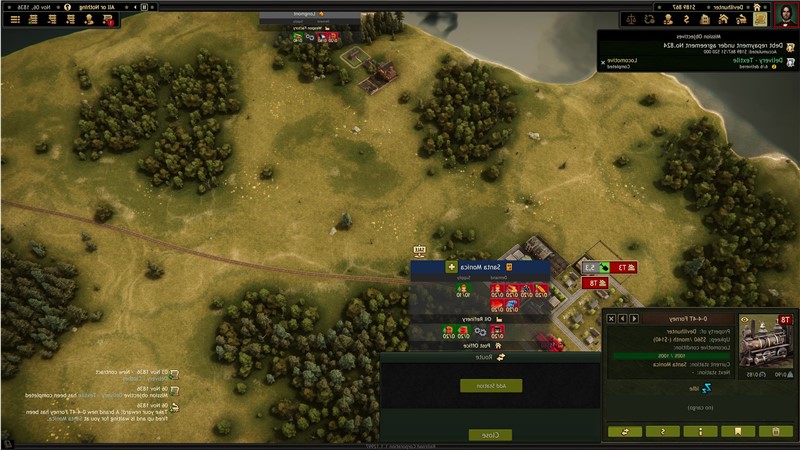Click the Add Station button
The height and width of the screenshot is (450, 800).
pos(490,385)
